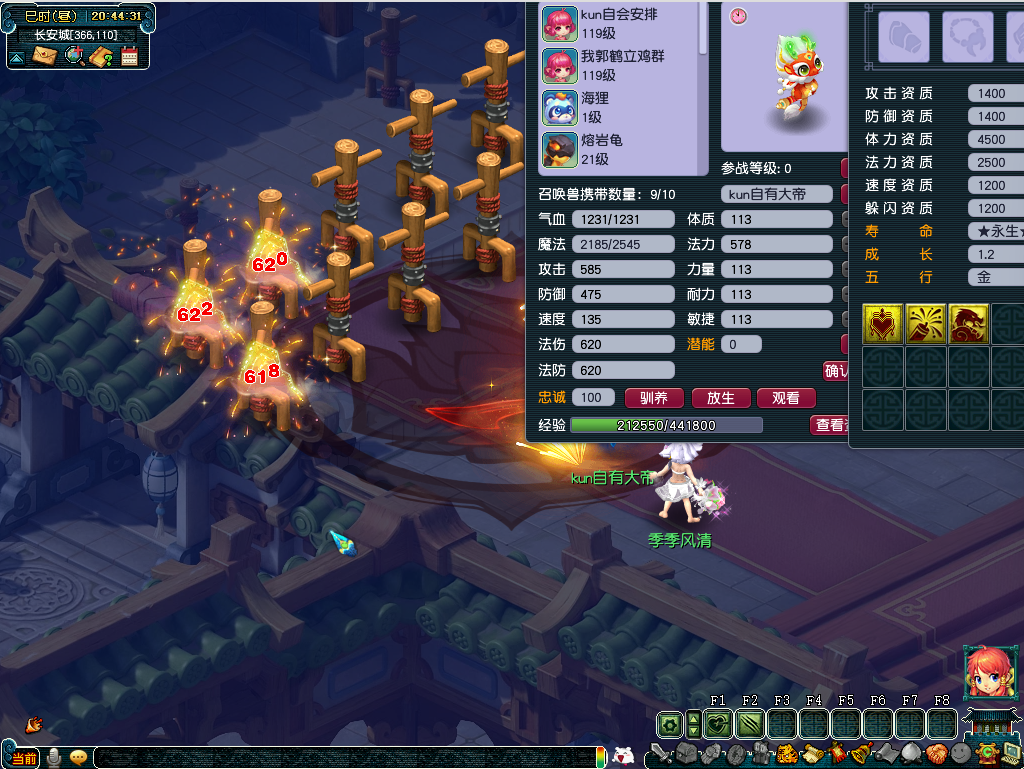Pick the kun自会安排 pet entry
1024x769 pixels.
coord(620,23)
